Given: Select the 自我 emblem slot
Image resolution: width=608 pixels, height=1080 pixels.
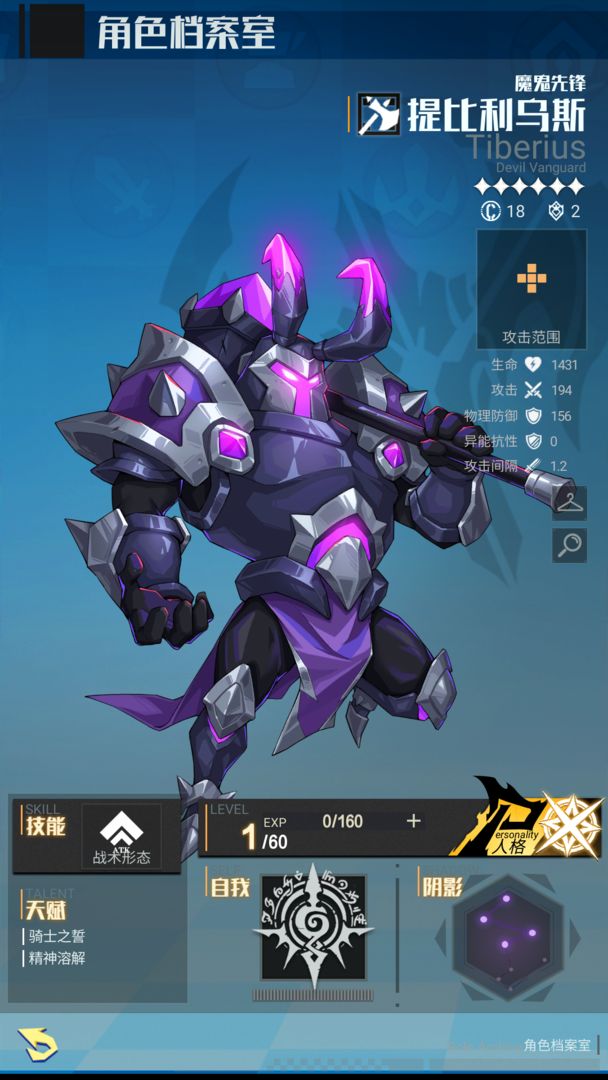Looking at the screenshot, I should point(313,927).
